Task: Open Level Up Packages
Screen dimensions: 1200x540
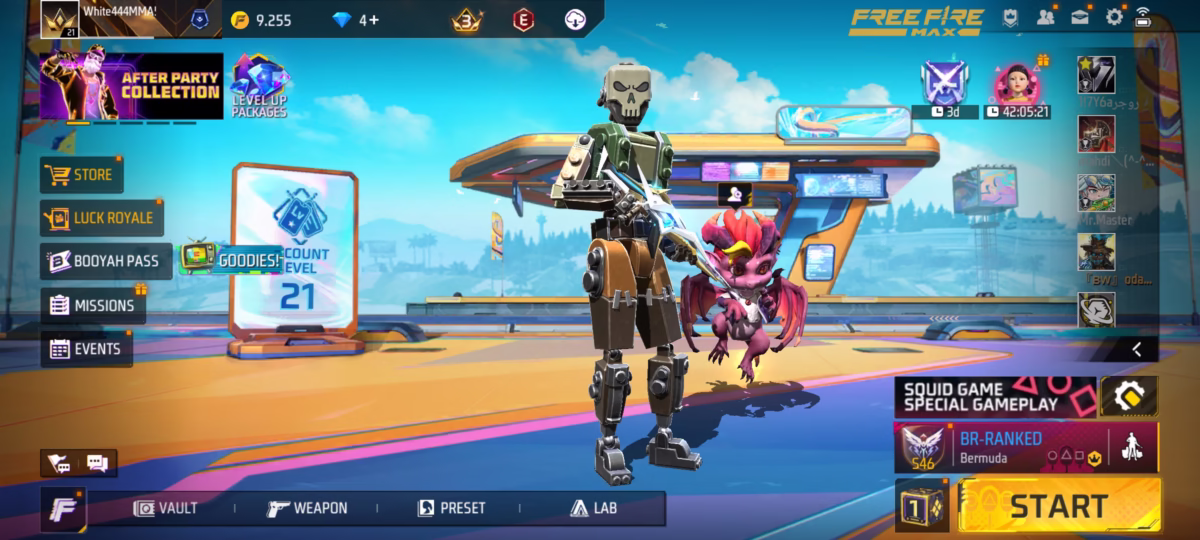Action: coord(259,86)
